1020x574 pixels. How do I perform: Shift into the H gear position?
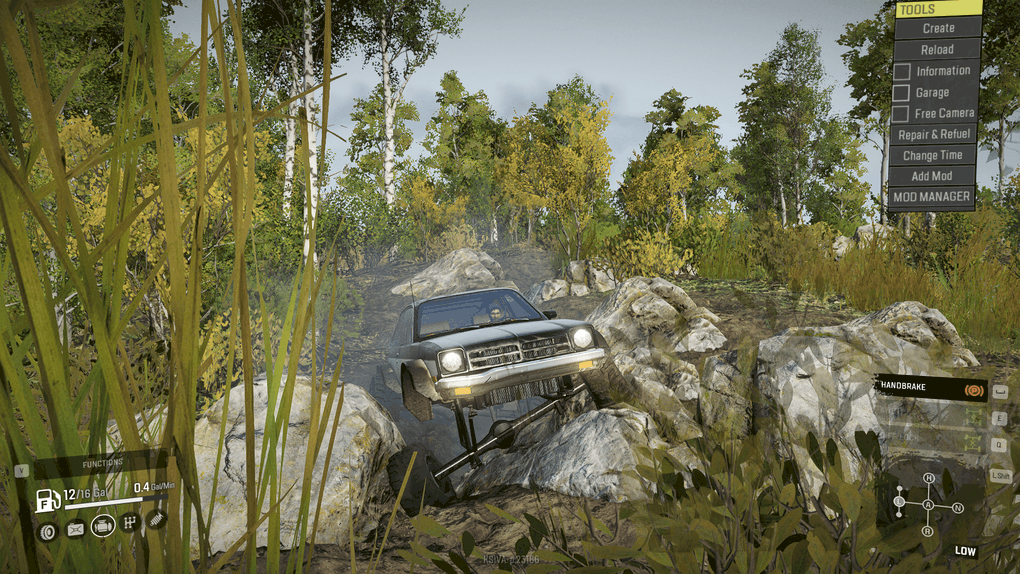pyautogui.click(x=928, y=479)
